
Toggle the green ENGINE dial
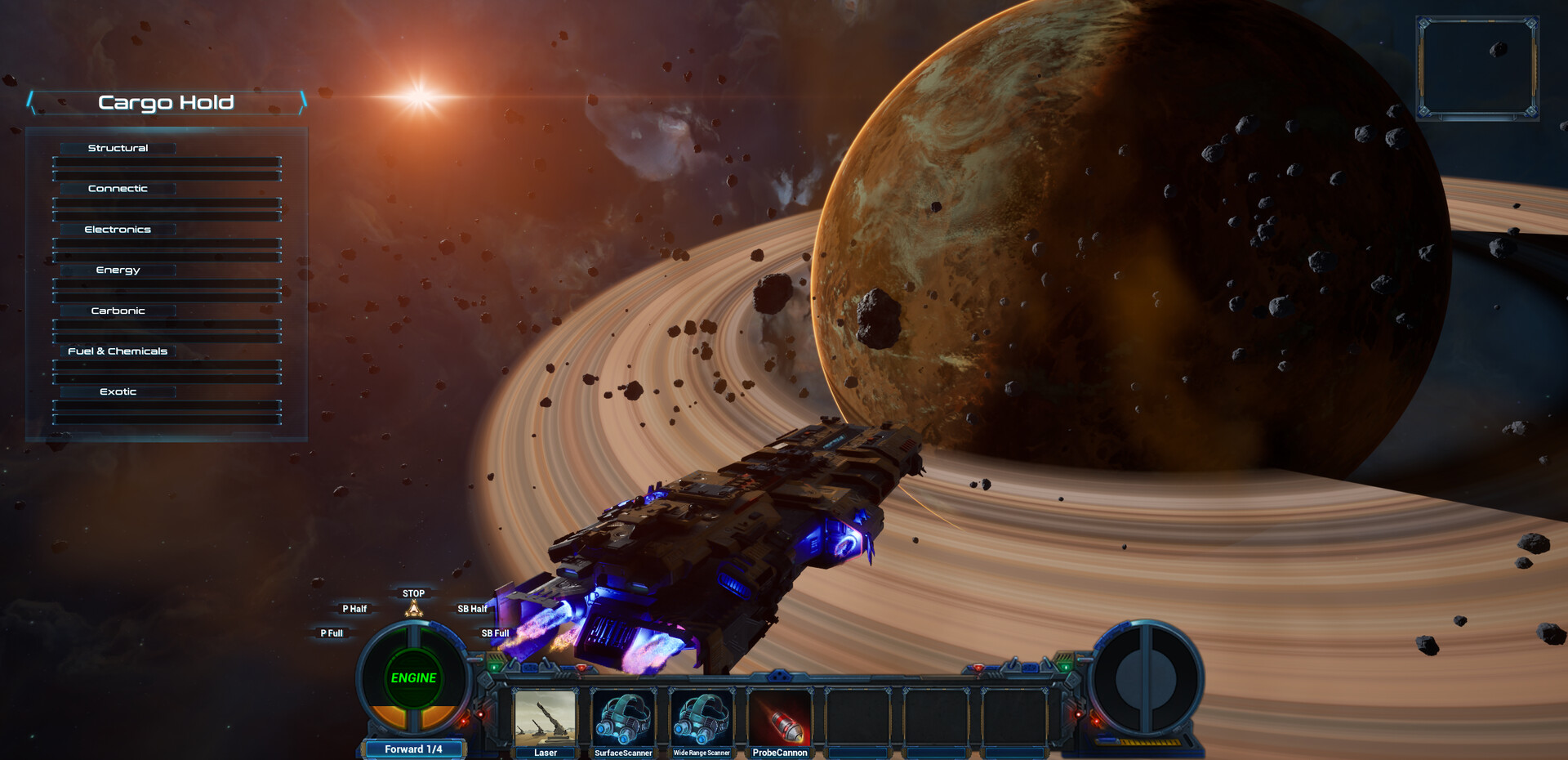pos(413,678)
